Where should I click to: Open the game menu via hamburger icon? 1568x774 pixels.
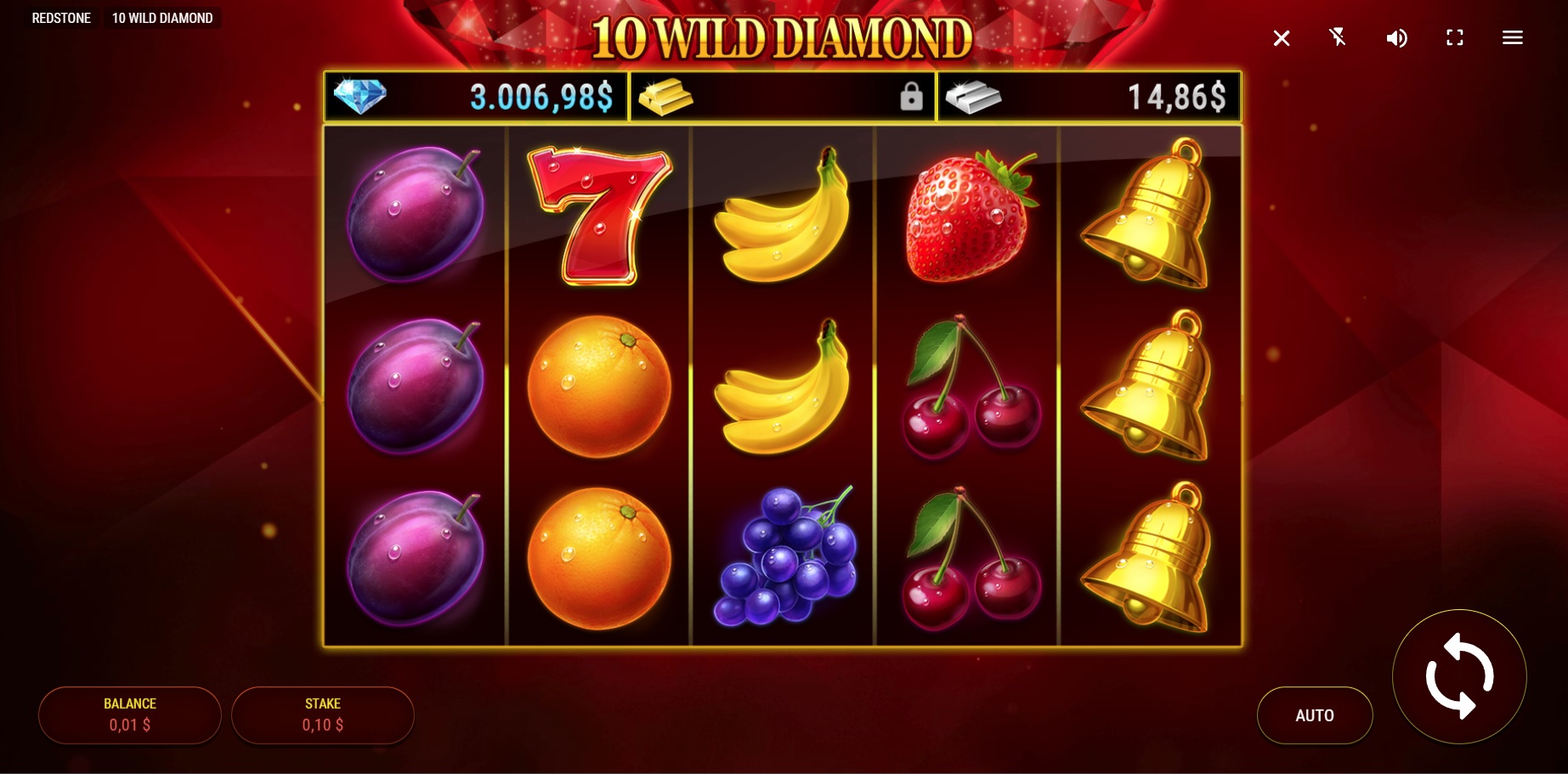1512,37
